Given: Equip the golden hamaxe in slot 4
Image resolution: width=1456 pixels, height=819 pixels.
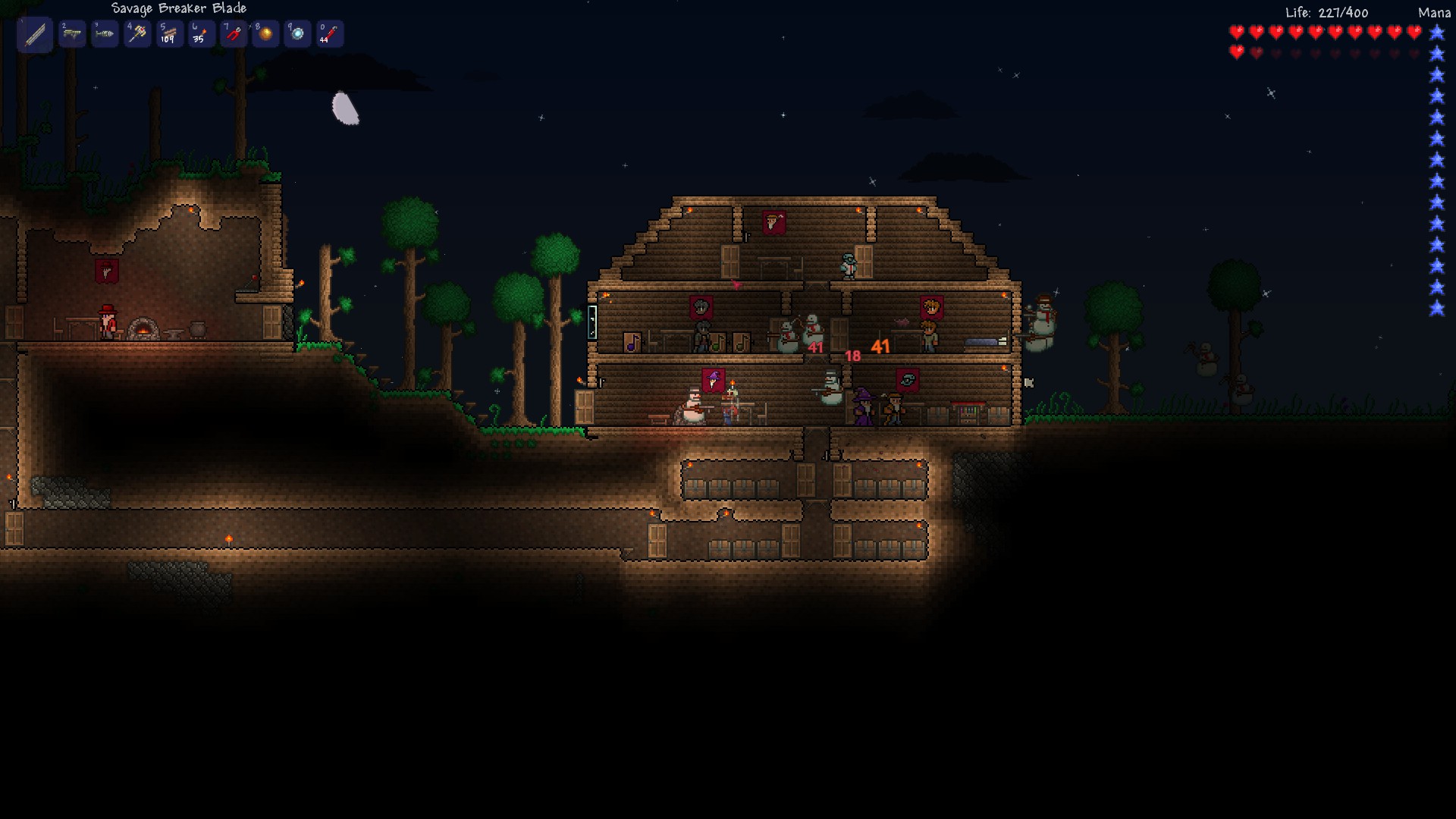Looking at the screenshot, I should pyautogui.click(x=137, y=34).
